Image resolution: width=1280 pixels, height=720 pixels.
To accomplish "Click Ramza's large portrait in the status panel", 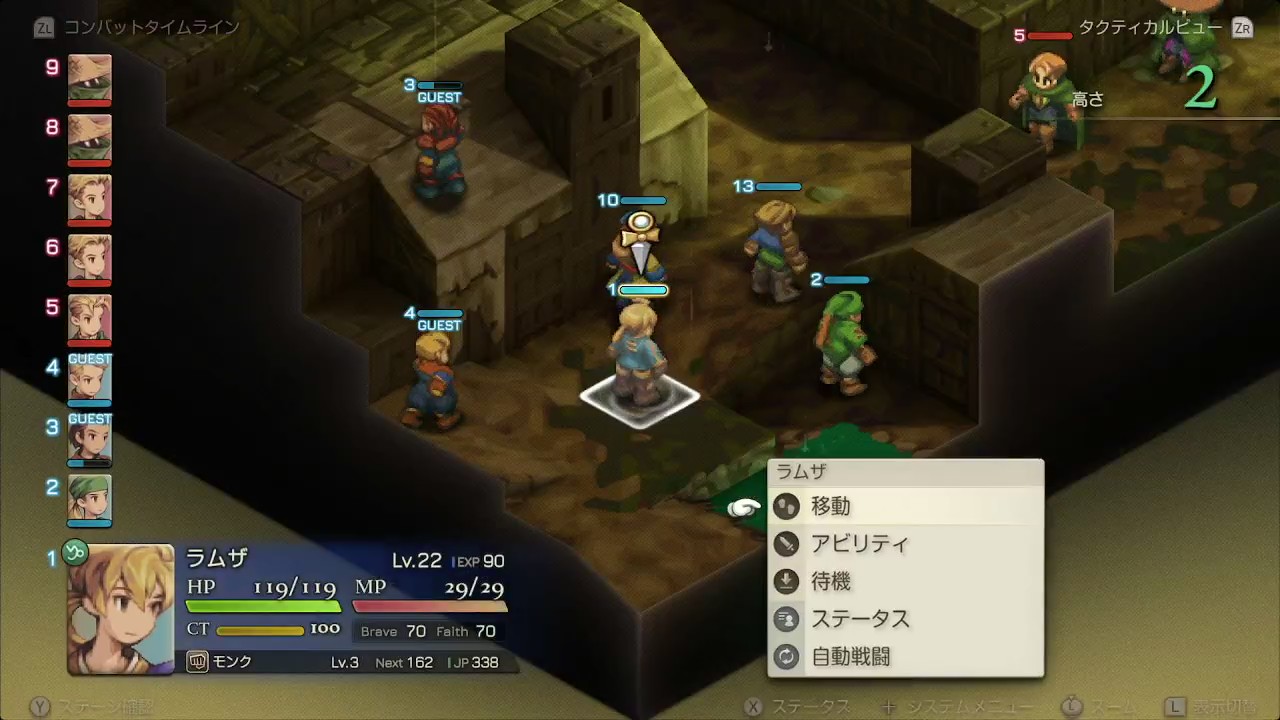I will pos(120,608).
